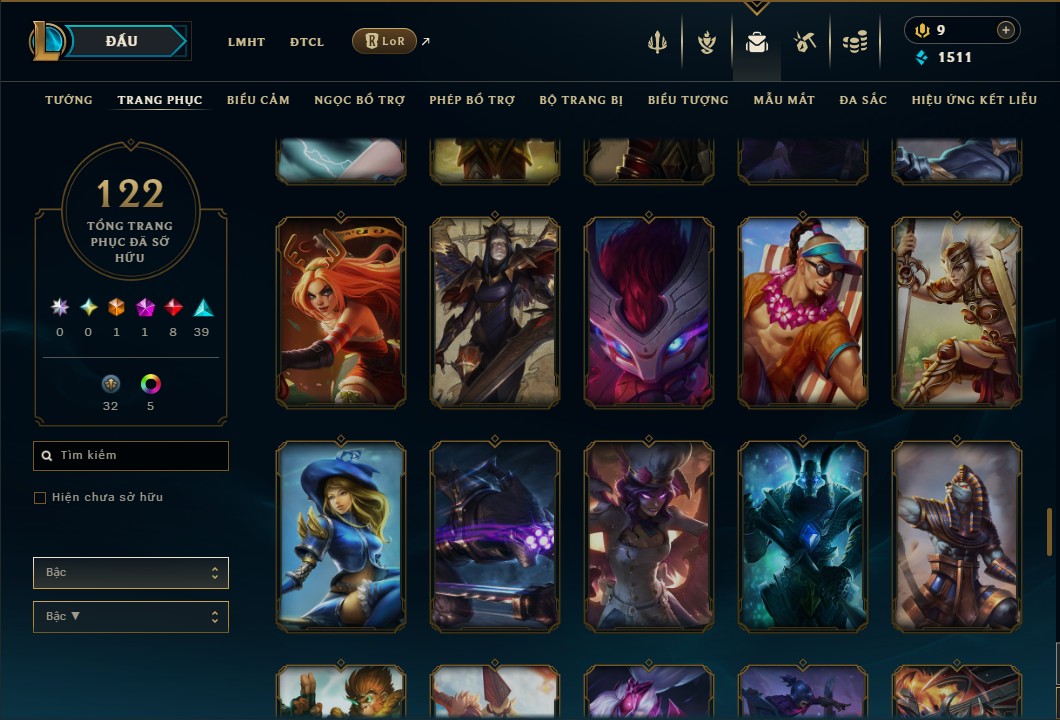Switch to the ĐTCL game tab
The width and height of the screenshot is (1060, 720).
(x=307, y=42)
